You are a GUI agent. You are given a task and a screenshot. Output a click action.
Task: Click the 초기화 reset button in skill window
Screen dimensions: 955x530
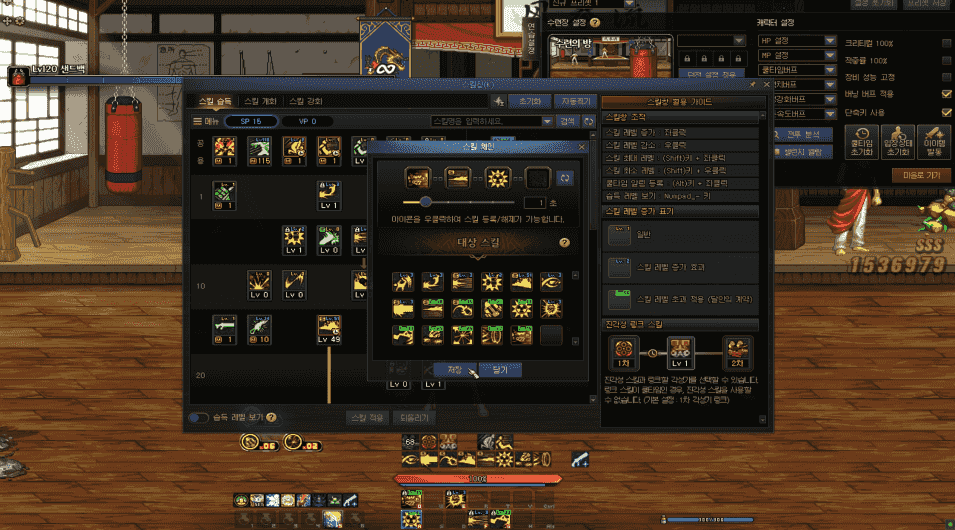[529, 101]
